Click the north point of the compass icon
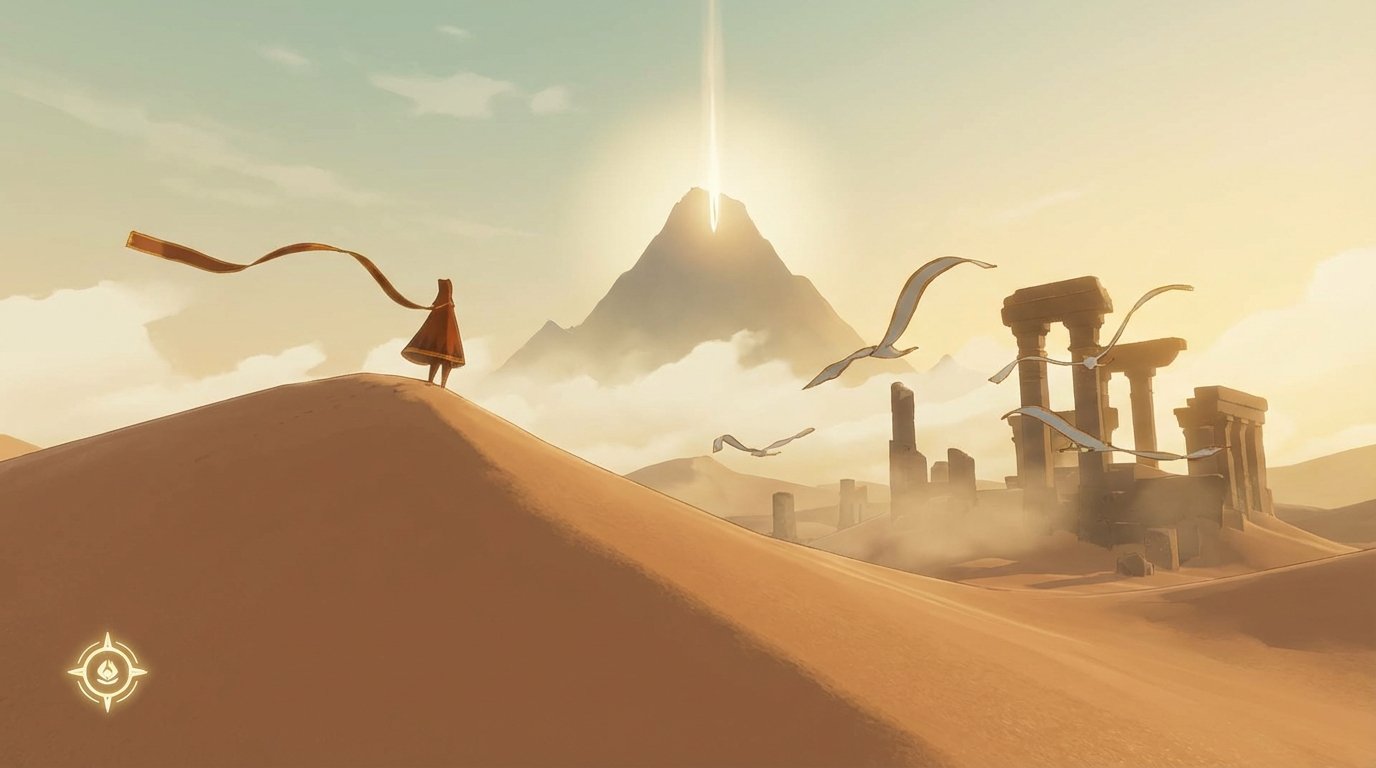Viewport: 1376px width, 768px height. tap(107, 638)
